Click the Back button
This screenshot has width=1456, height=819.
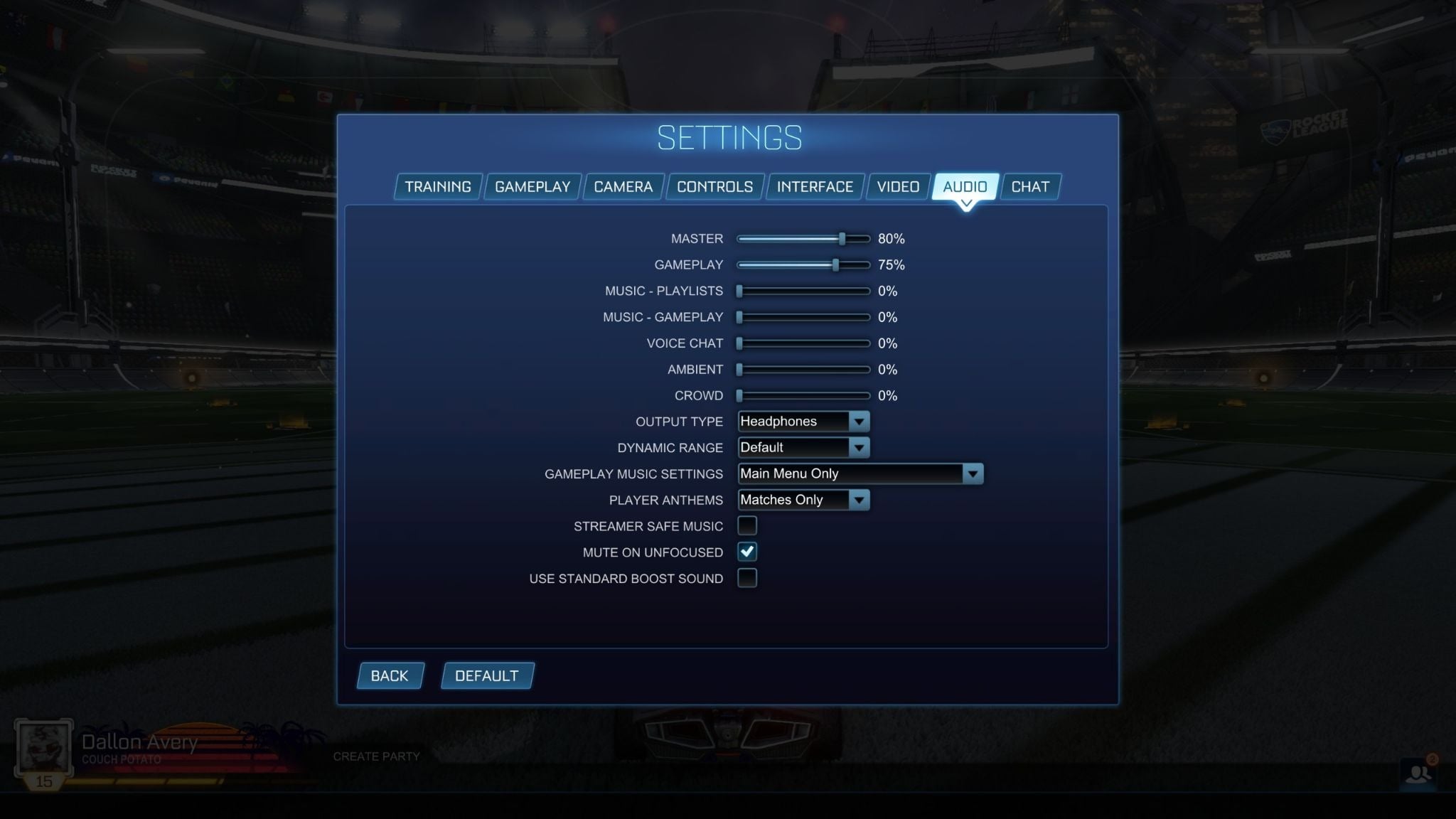tap(389, 675)
